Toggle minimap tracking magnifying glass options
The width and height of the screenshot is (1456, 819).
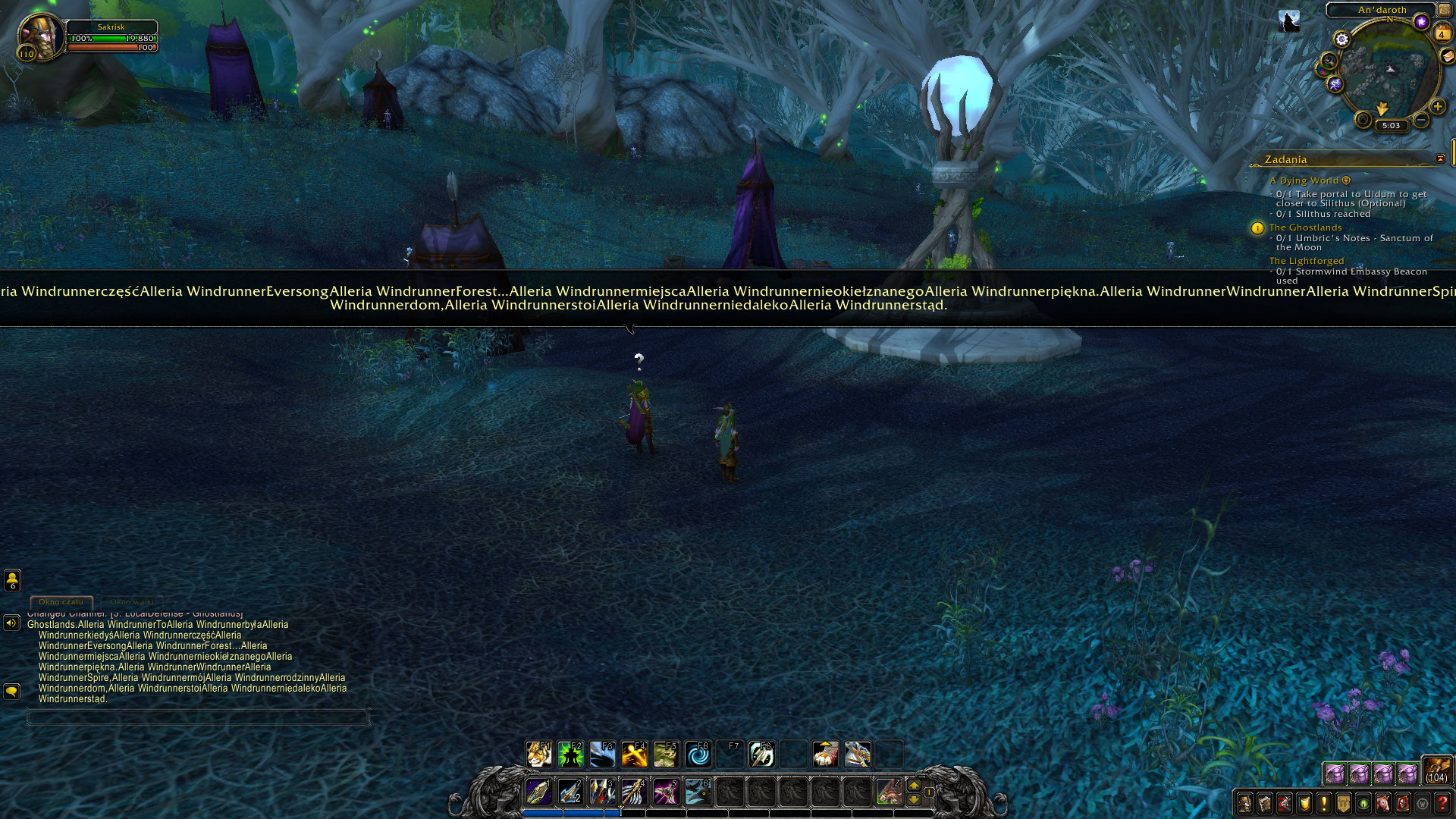(x=1328, y=61)
